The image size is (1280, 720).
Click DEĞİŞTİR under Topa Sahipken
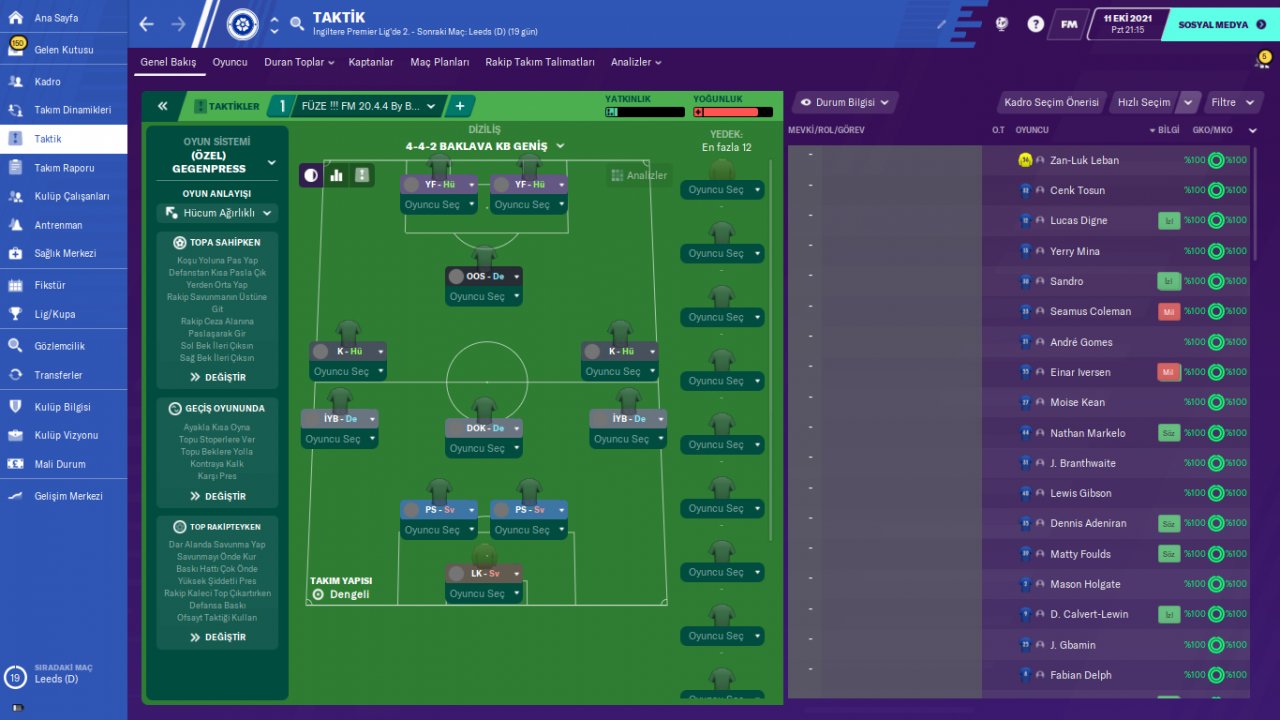pyautogui.click(x=217, y=377)
